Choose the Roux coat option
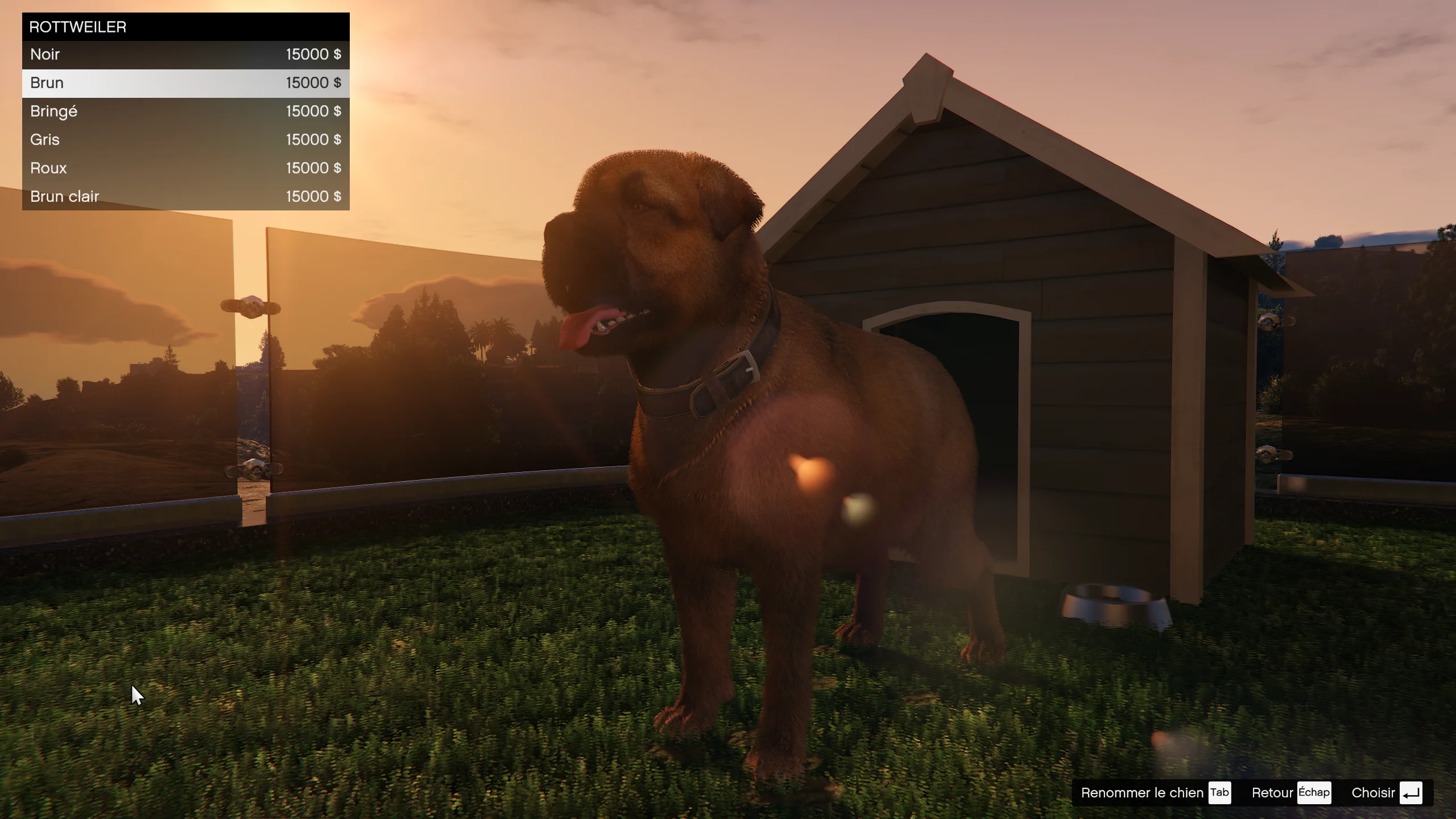Image resolution: width=1456 pixels, height=819 pixels. (185, 168)
